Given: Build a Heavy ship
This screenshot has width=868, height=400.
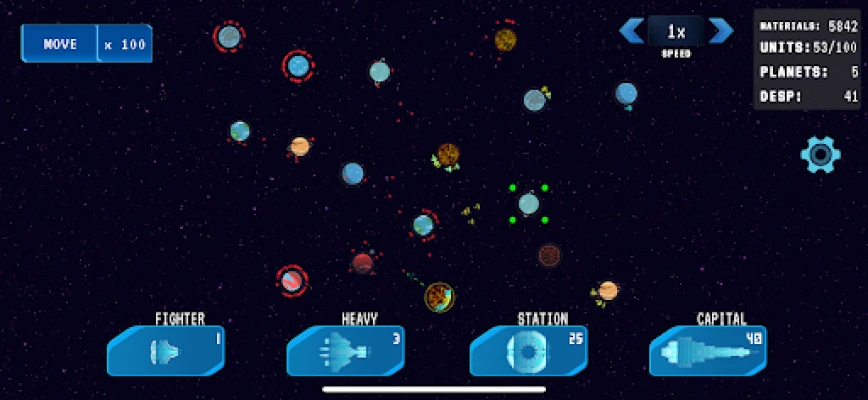Looking at the screenshot, I should [346, 351].
